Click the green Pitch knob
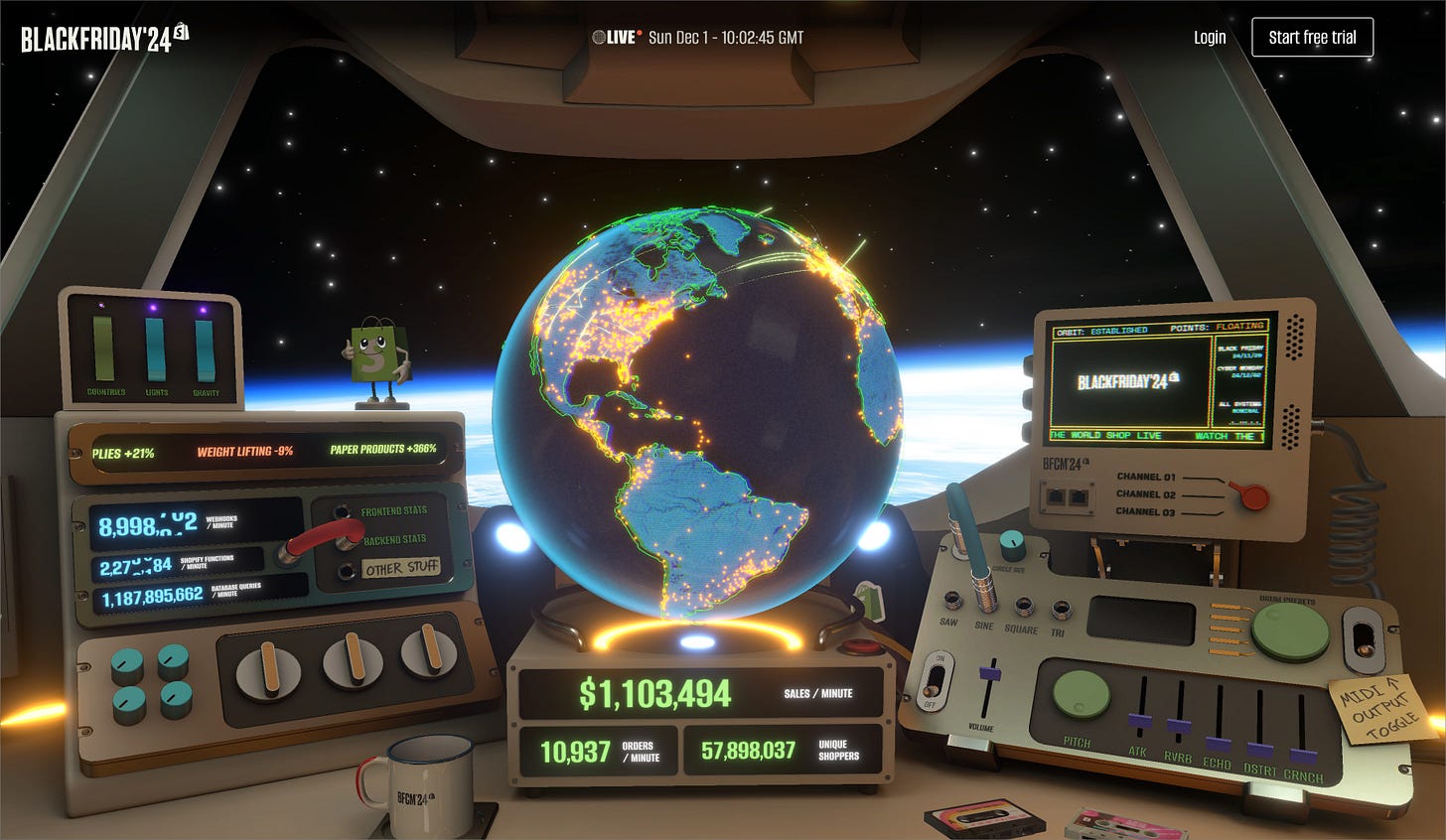The height and width of the screenshot is (840, 1446). click(1081, 694)
